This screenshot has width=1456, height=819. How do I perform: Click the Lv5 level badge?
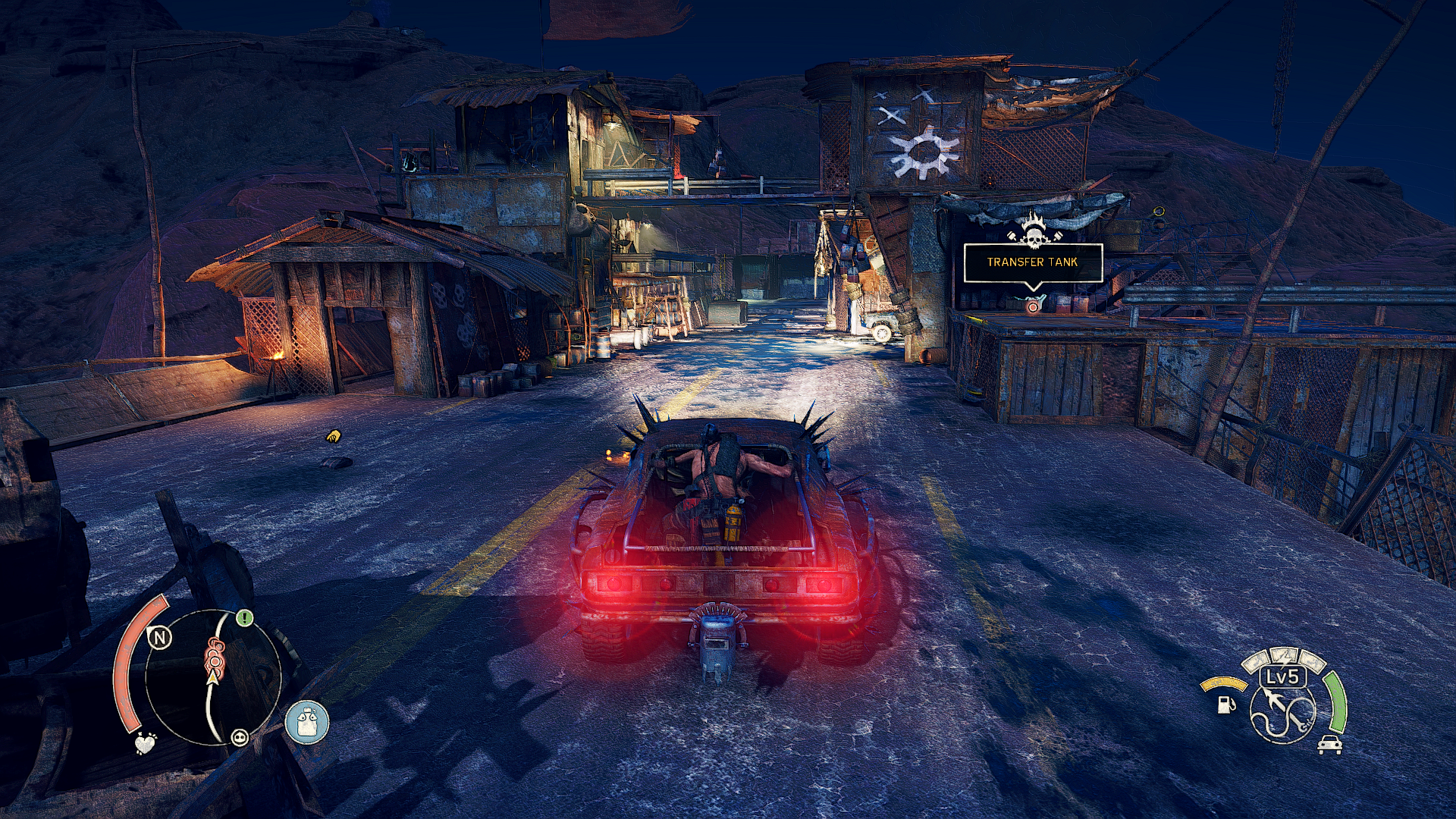click(1282, 676)
